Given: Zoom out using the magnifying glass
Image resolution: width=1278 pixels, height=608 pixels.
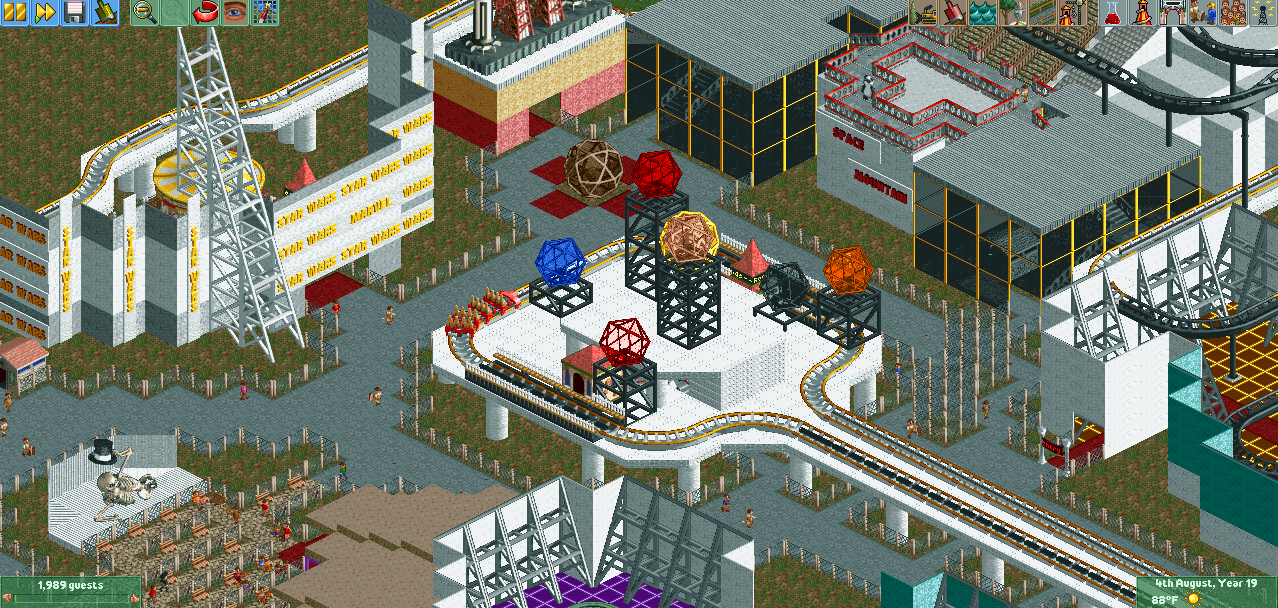Looking at the screenshot, I should pyautogui.click(x=145, y=13).
